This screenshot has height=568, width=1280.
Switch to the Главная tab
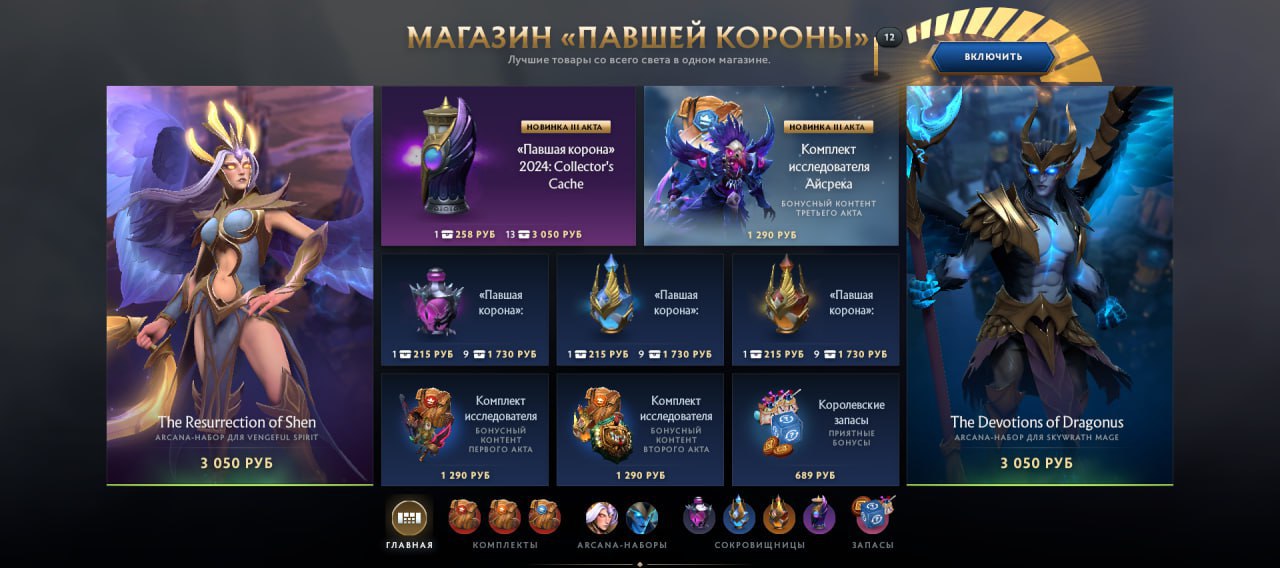[409, 518]
